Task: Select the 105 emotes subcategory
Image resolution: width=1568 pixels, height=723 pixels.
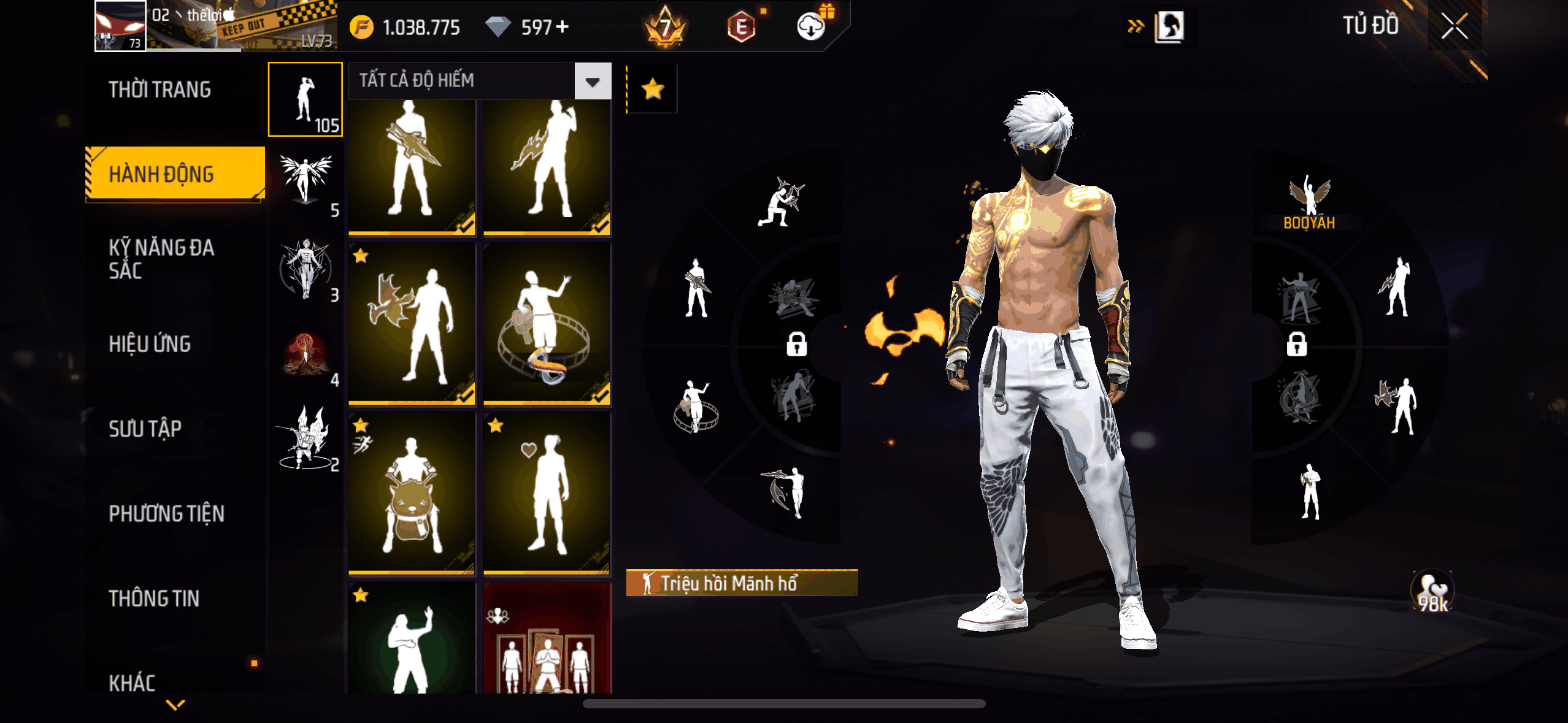Action: [x=306, y=99]
